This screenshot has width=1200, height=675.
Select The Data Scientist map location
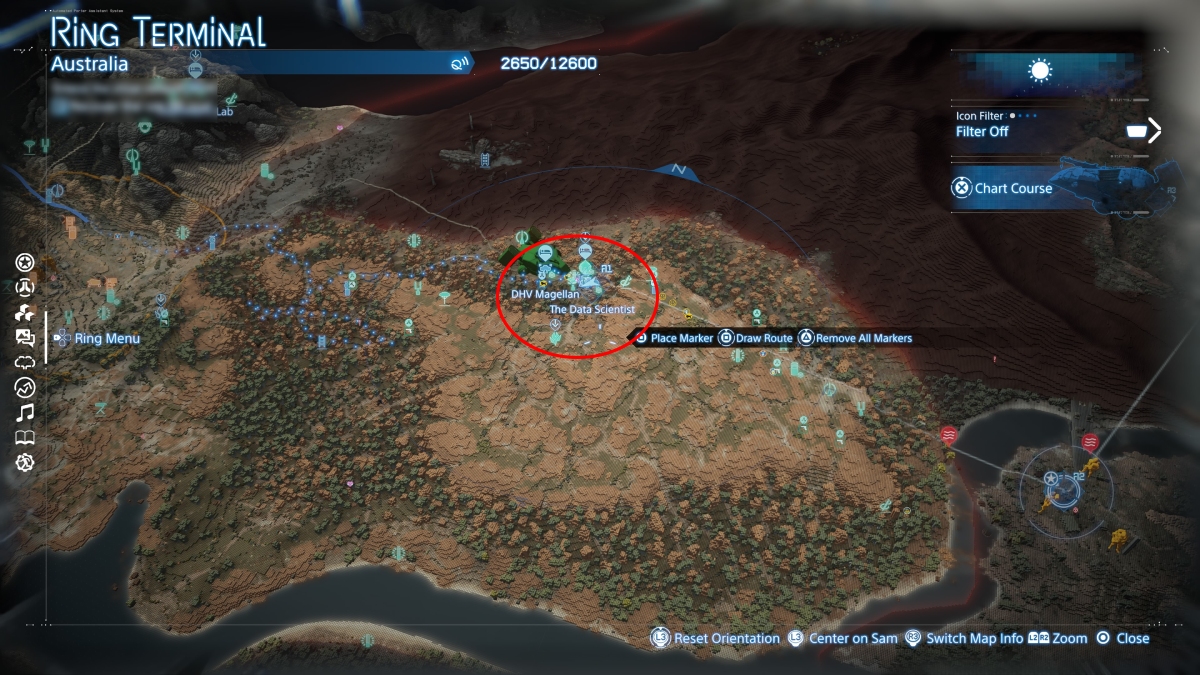[592, 310]
